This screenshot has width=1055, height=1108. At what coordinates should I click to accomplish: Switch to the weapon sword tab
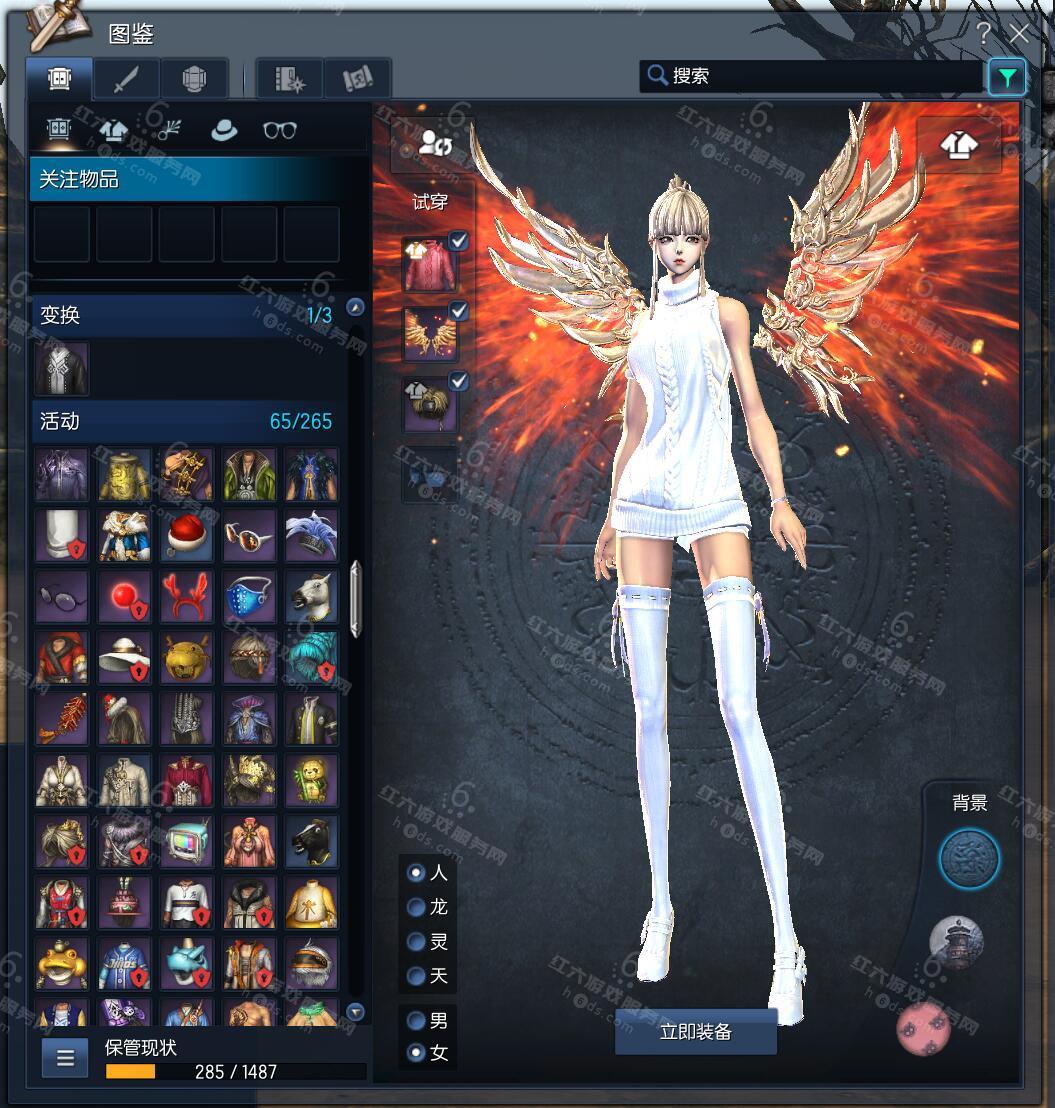coord(127,79)
